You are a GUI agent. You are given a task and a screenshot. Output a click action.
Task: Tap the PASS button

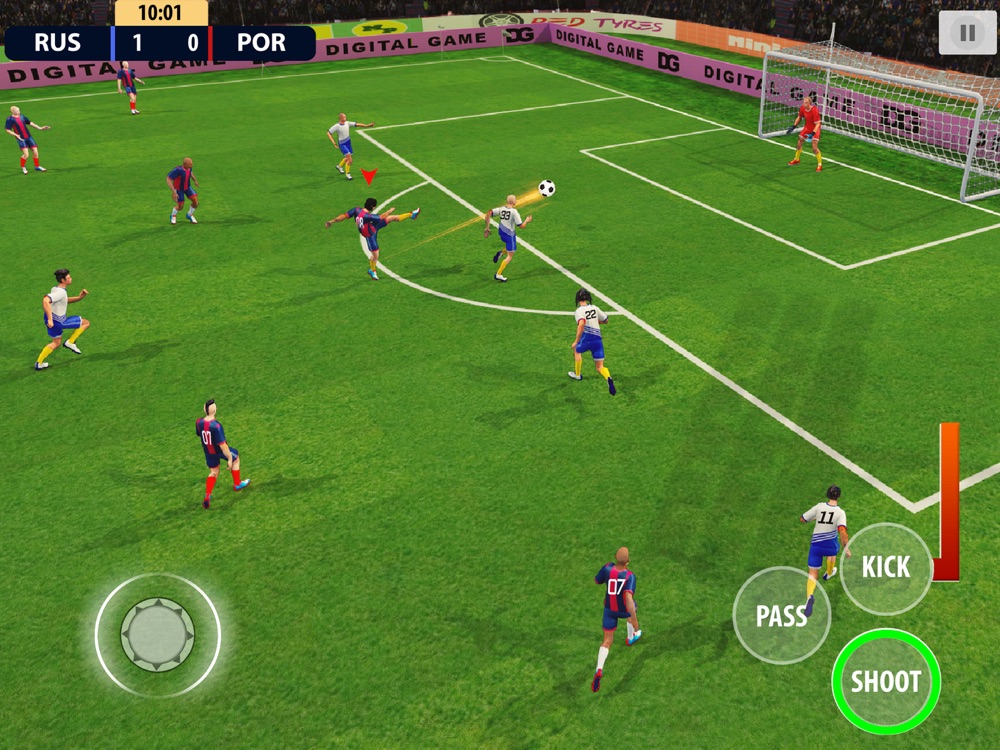click(x=781, y=616)
